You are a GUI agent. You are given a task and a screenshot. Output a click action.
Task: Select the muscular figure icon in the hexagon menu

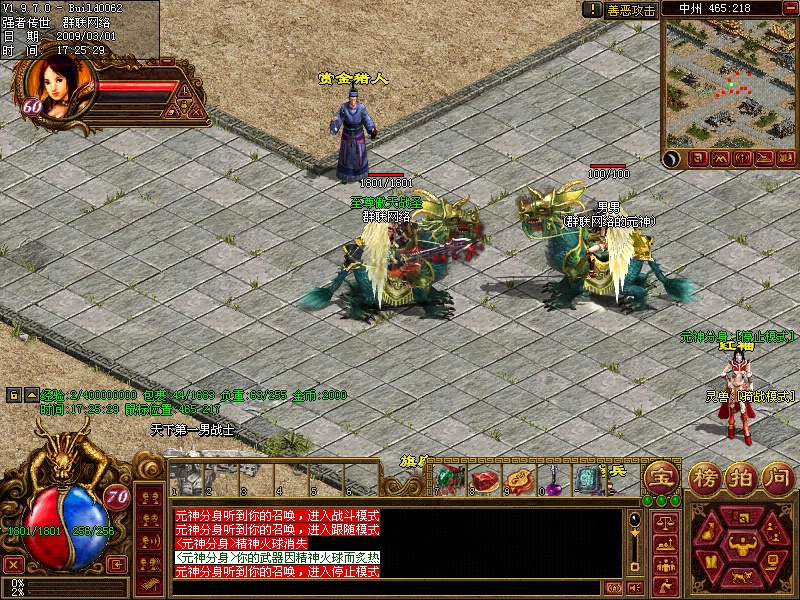742,546
